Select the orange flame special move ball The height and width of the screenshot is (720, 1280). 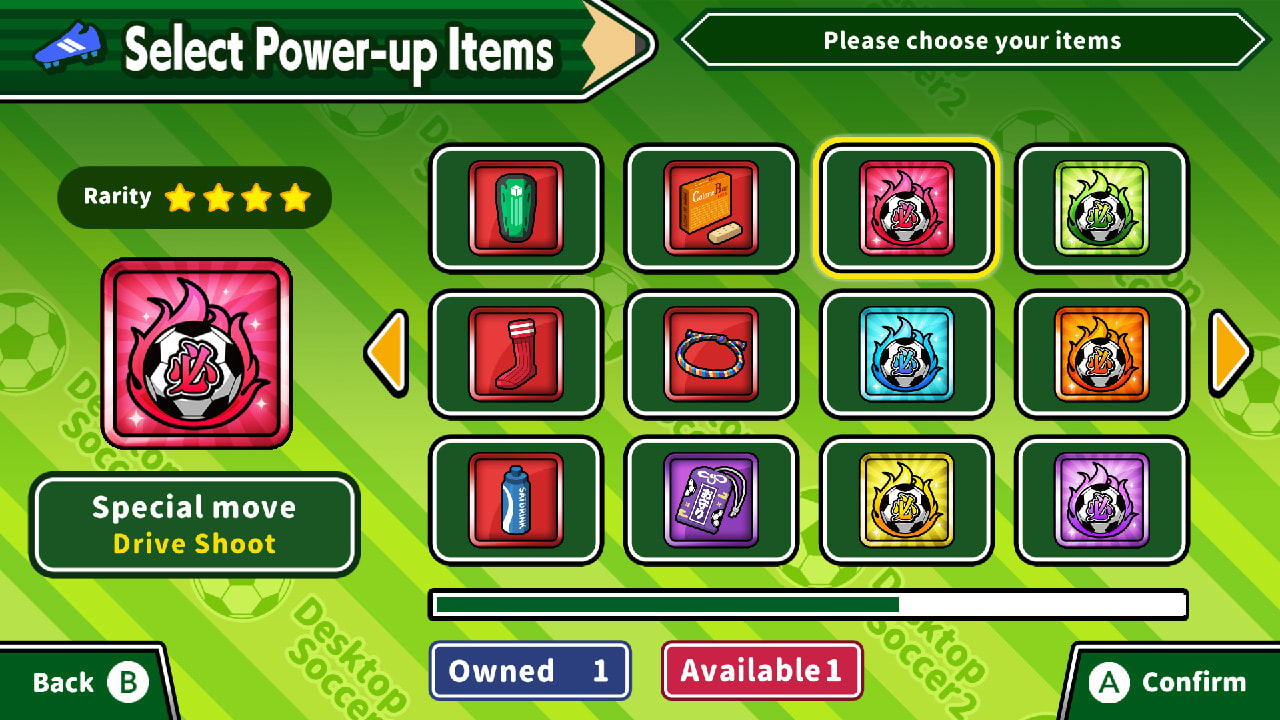click(x=1100, y=355)
